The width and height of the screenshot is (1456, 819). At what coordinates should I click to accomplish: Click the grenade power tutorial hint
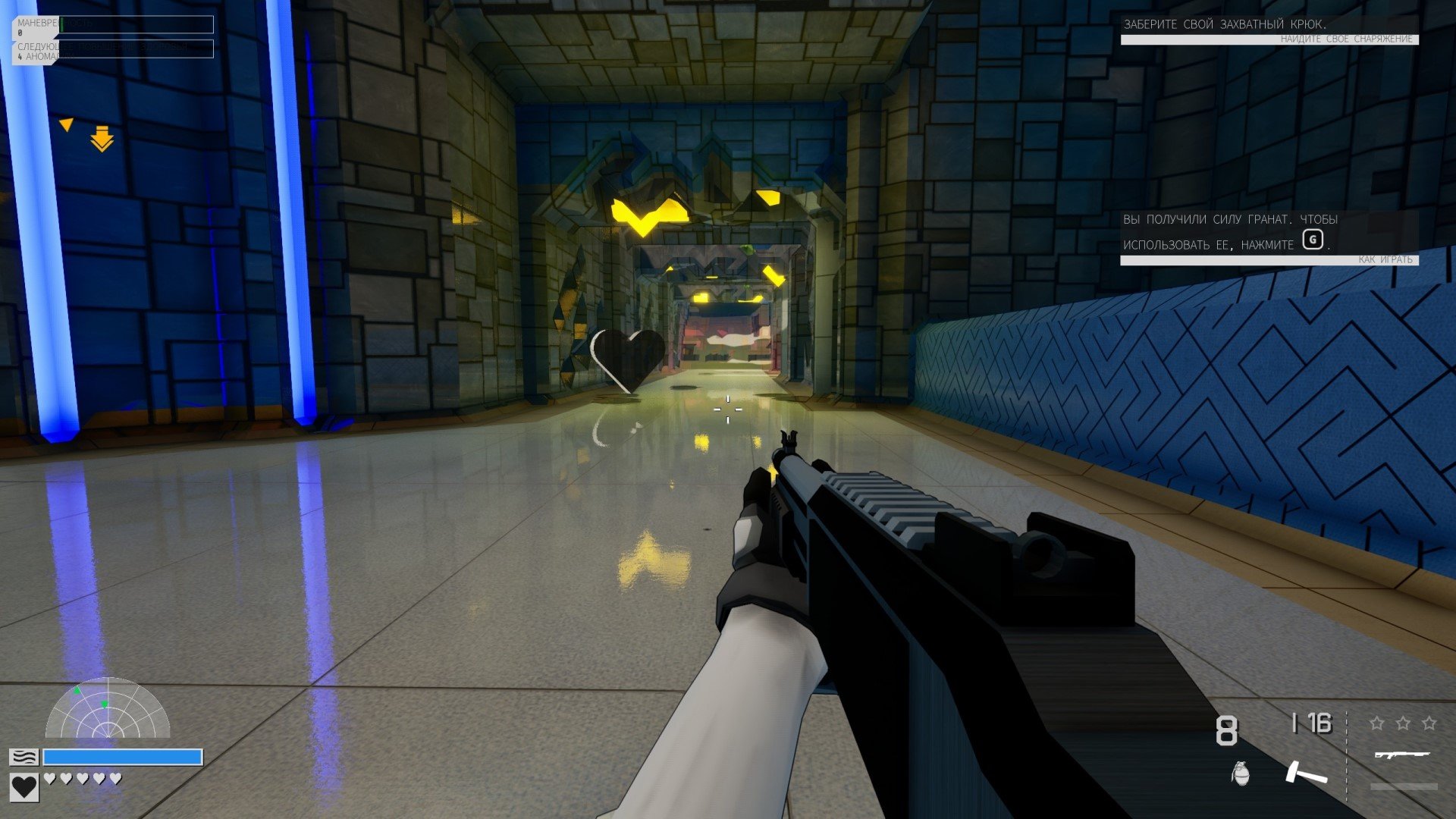pos(1269,237)
